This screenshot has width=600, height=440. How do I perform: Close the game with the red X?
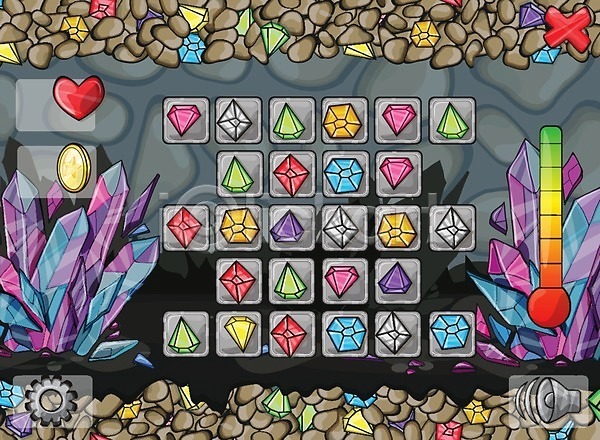[x=566, y=29]
